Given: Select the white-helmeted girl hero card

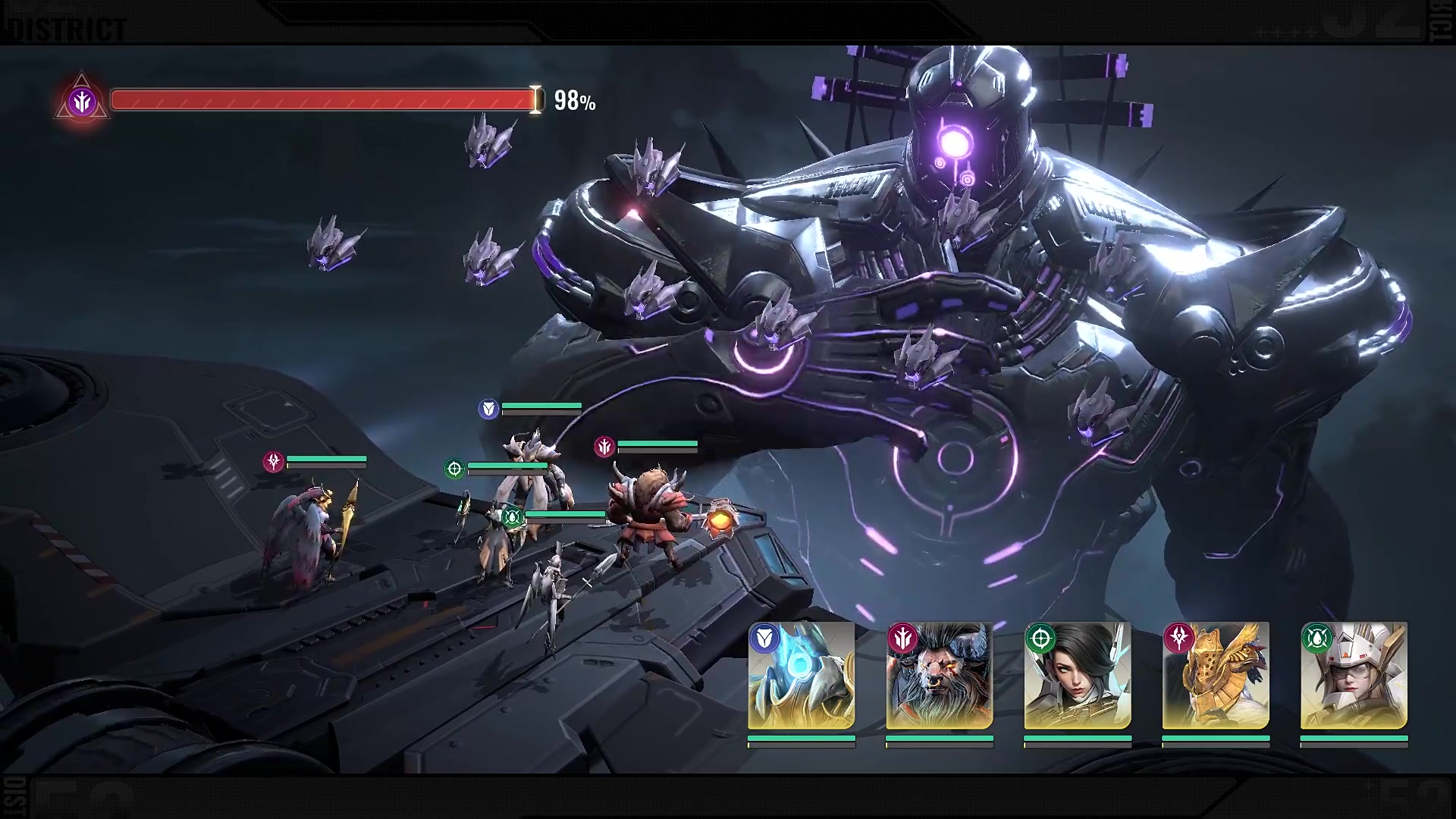Looking at the screenshot, I should coord(1354,676).
